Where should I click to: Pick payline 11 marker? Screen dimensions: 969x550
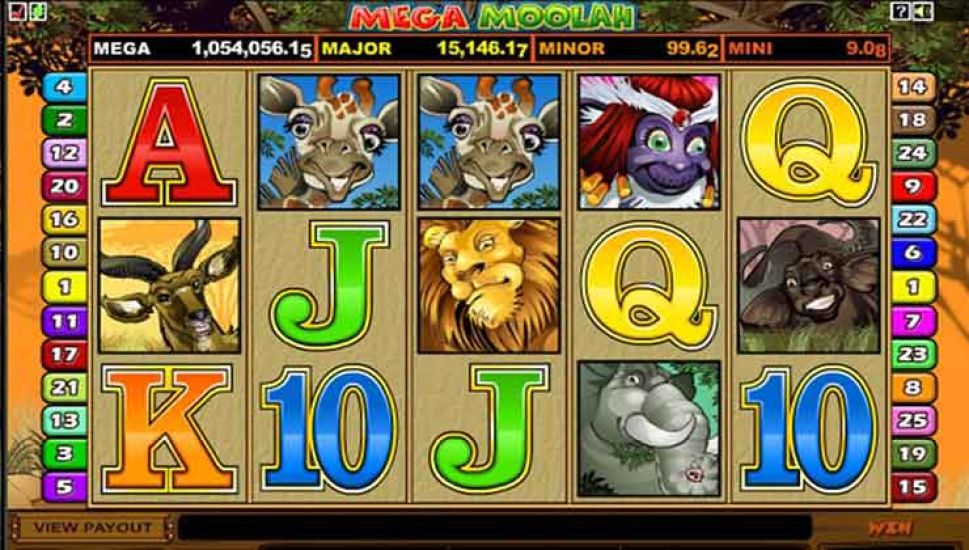pyautogui.click(x=64, y=321)
